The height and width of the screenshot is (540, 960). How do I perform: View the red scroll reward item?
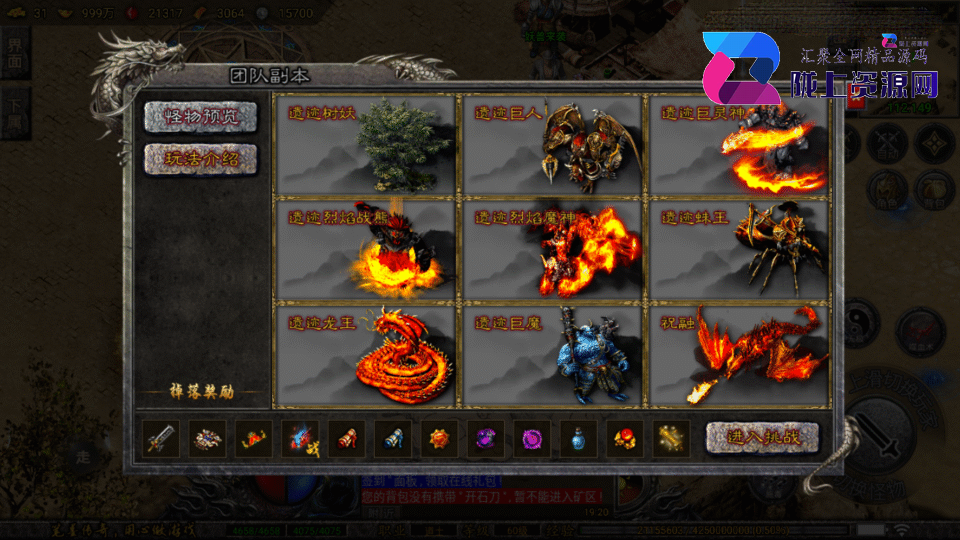click(x=345, y=439)
